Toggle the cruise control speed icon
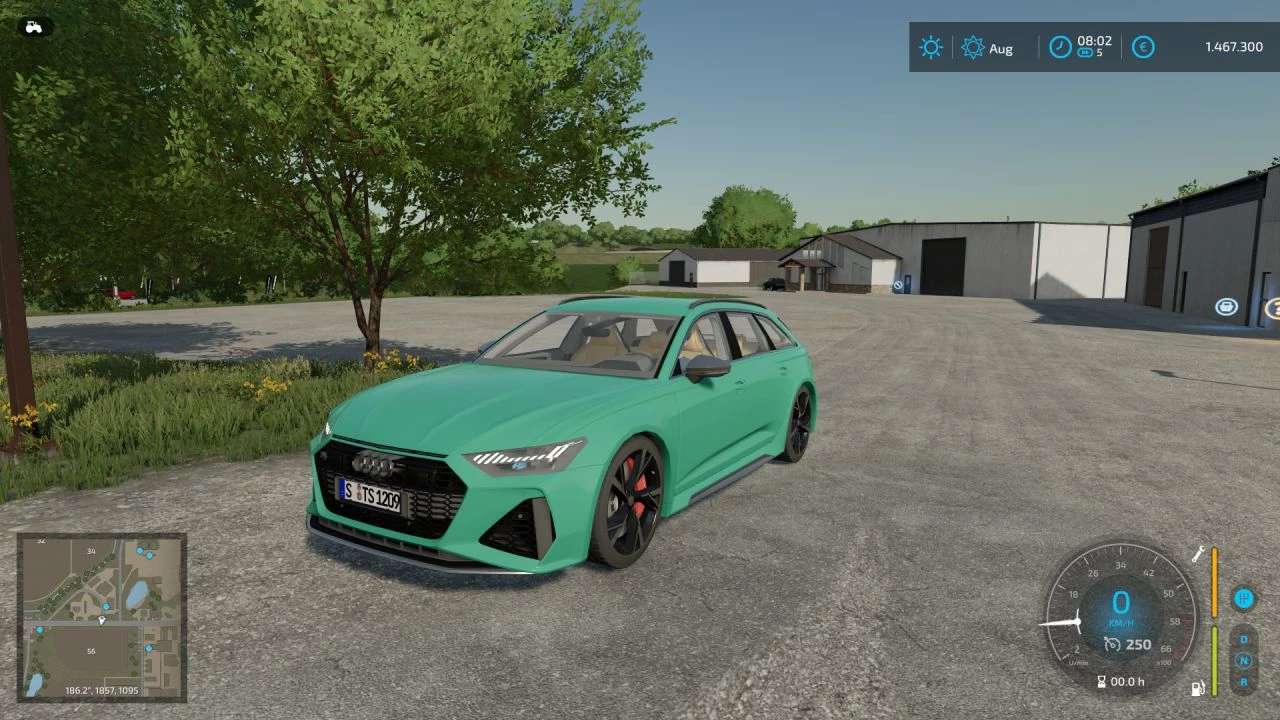Viewport: 1280px width, 720px height. tap(1112, 645)
